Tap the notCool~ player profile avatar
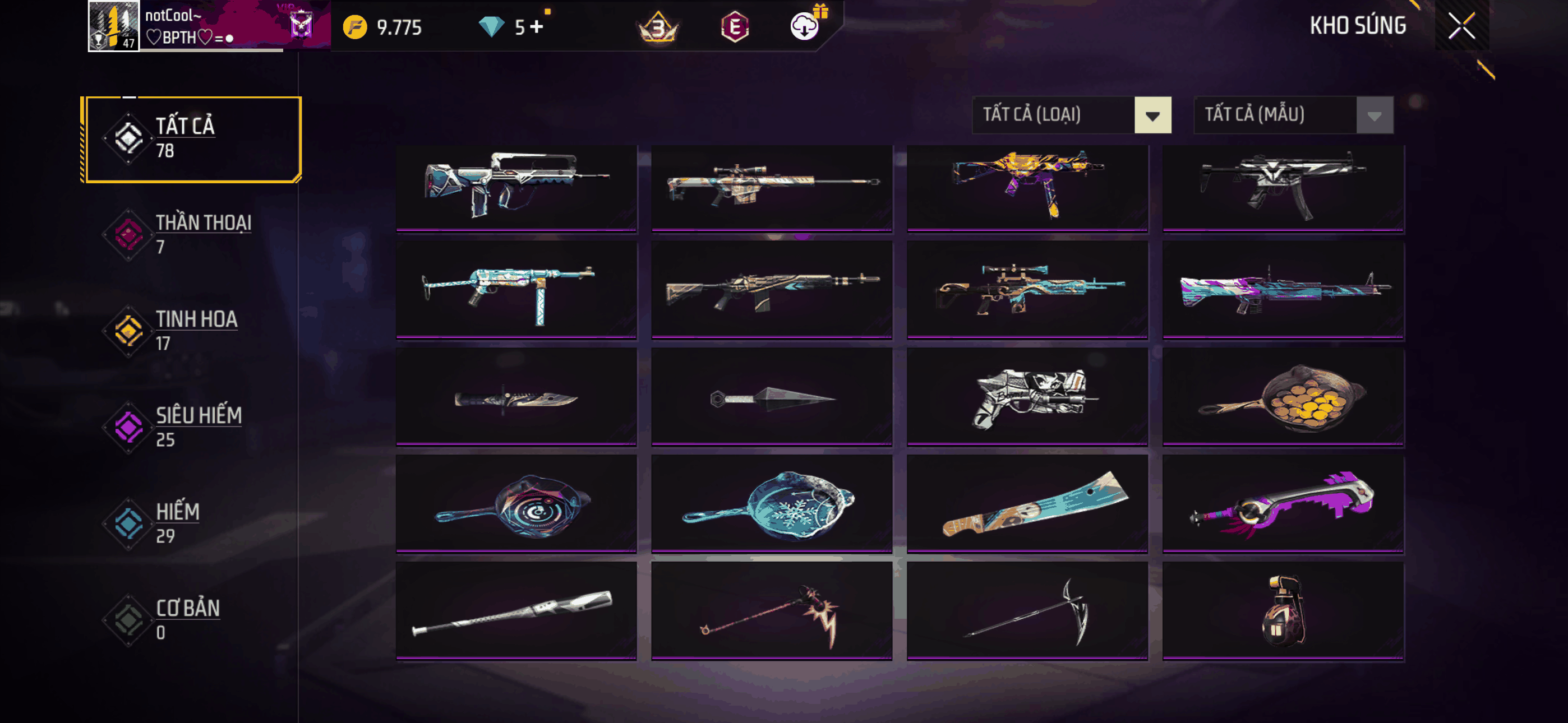1568x723 pixels. coord(114,26)
